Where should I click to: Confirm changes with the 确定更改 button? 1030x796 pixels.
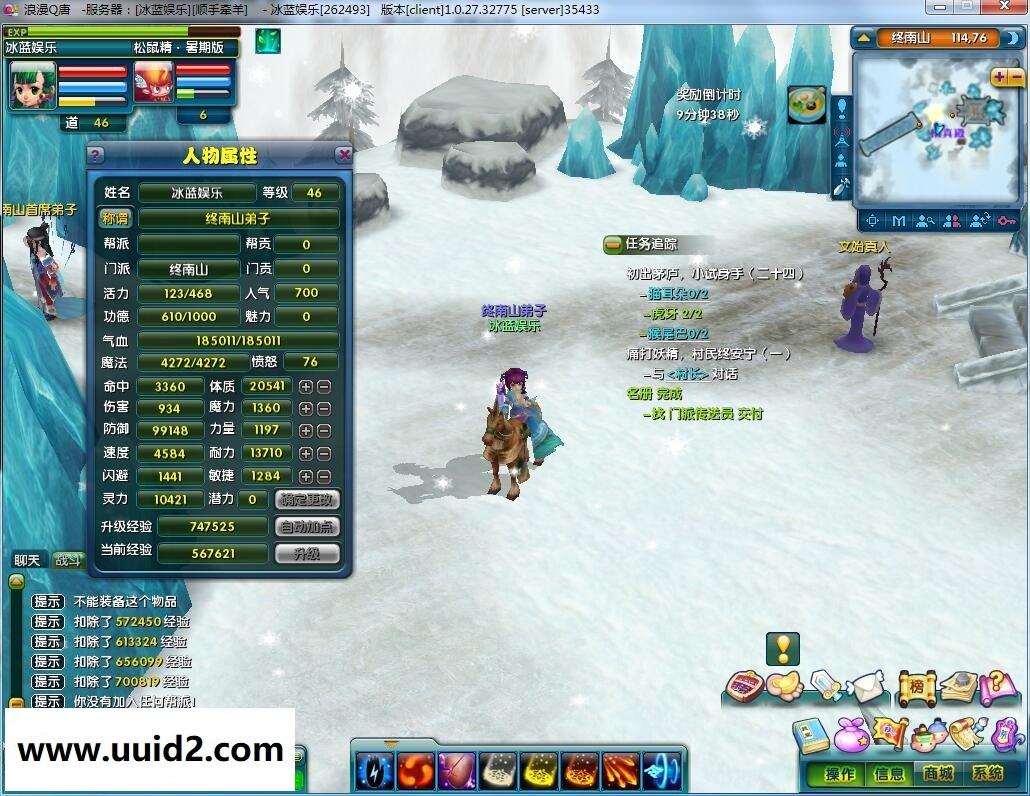[307, 499]
